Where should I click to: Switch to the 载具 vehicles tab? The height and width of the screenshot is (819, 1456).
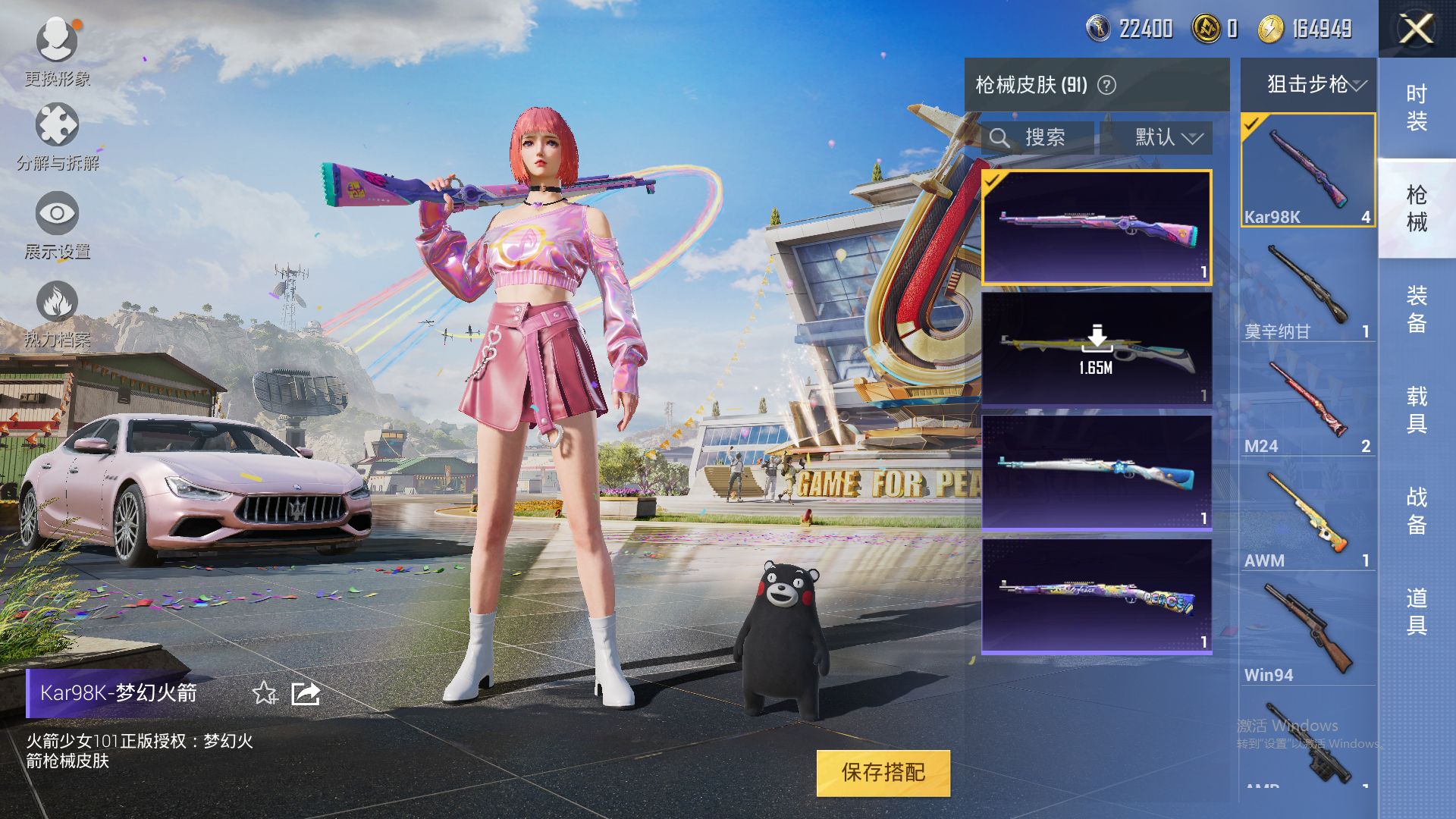pos(1417,409)
